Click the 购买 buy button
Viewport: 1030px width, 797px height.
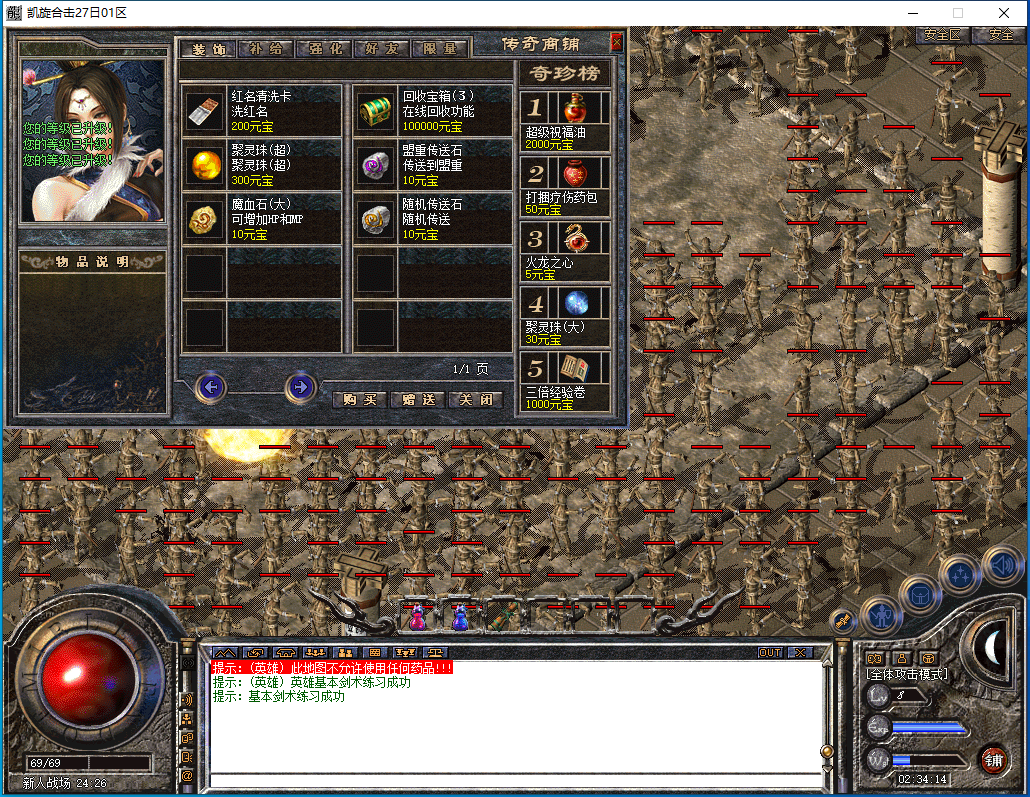coord(358,399)
